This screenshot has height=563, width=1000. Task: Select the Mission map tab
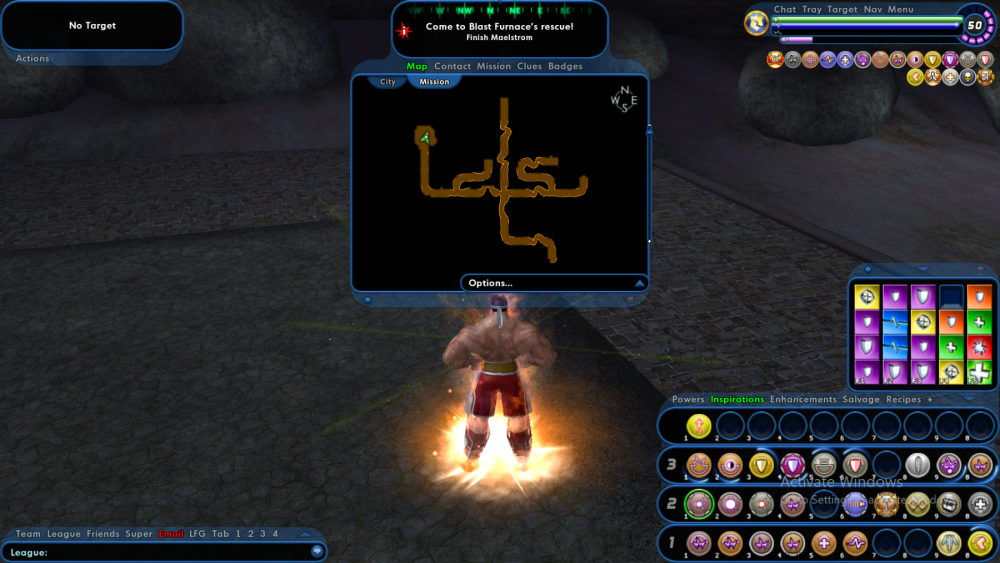pyautogui.click(x=434, y=82)
